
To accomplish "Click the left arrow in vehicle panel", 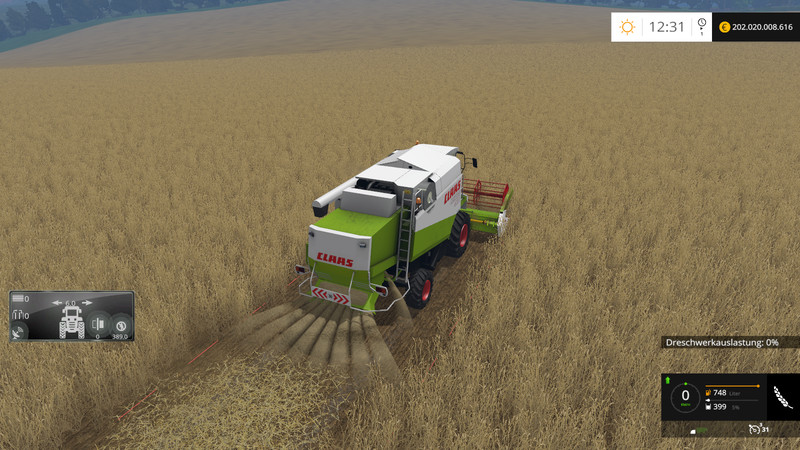I will [x=58, y=301].
